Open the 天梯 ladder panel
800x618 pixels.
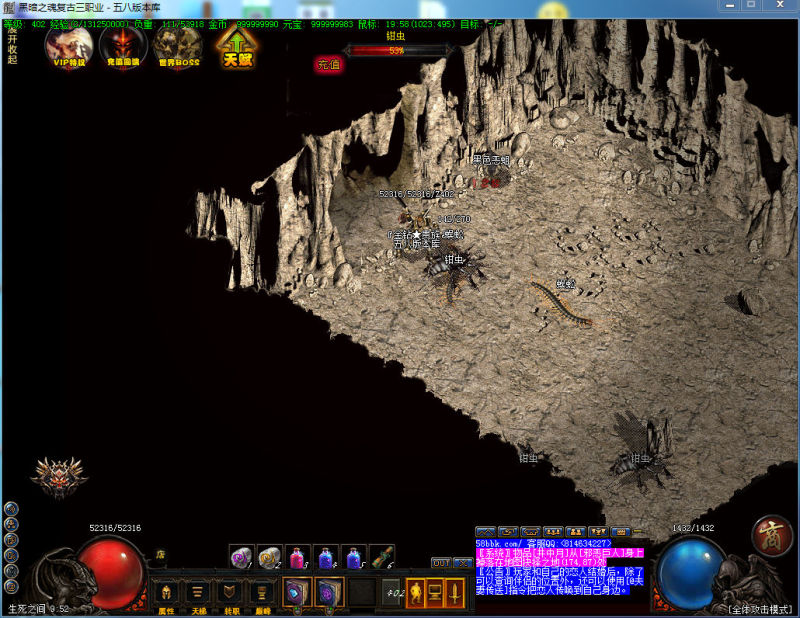pos(198,593)
